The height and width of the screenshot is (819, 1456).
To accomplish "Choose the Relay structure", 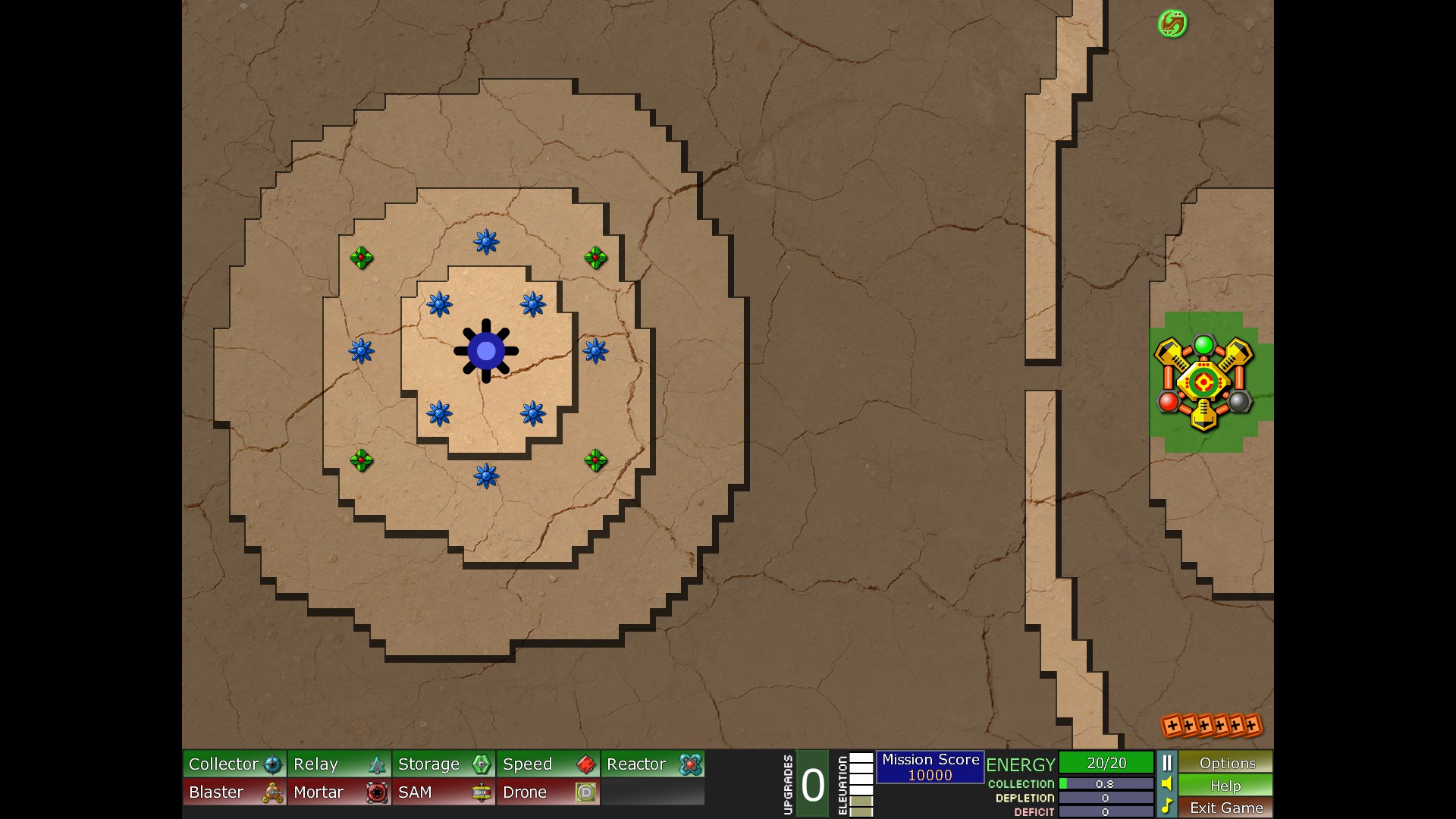I will pyautogui.click(x=339, y=764).
